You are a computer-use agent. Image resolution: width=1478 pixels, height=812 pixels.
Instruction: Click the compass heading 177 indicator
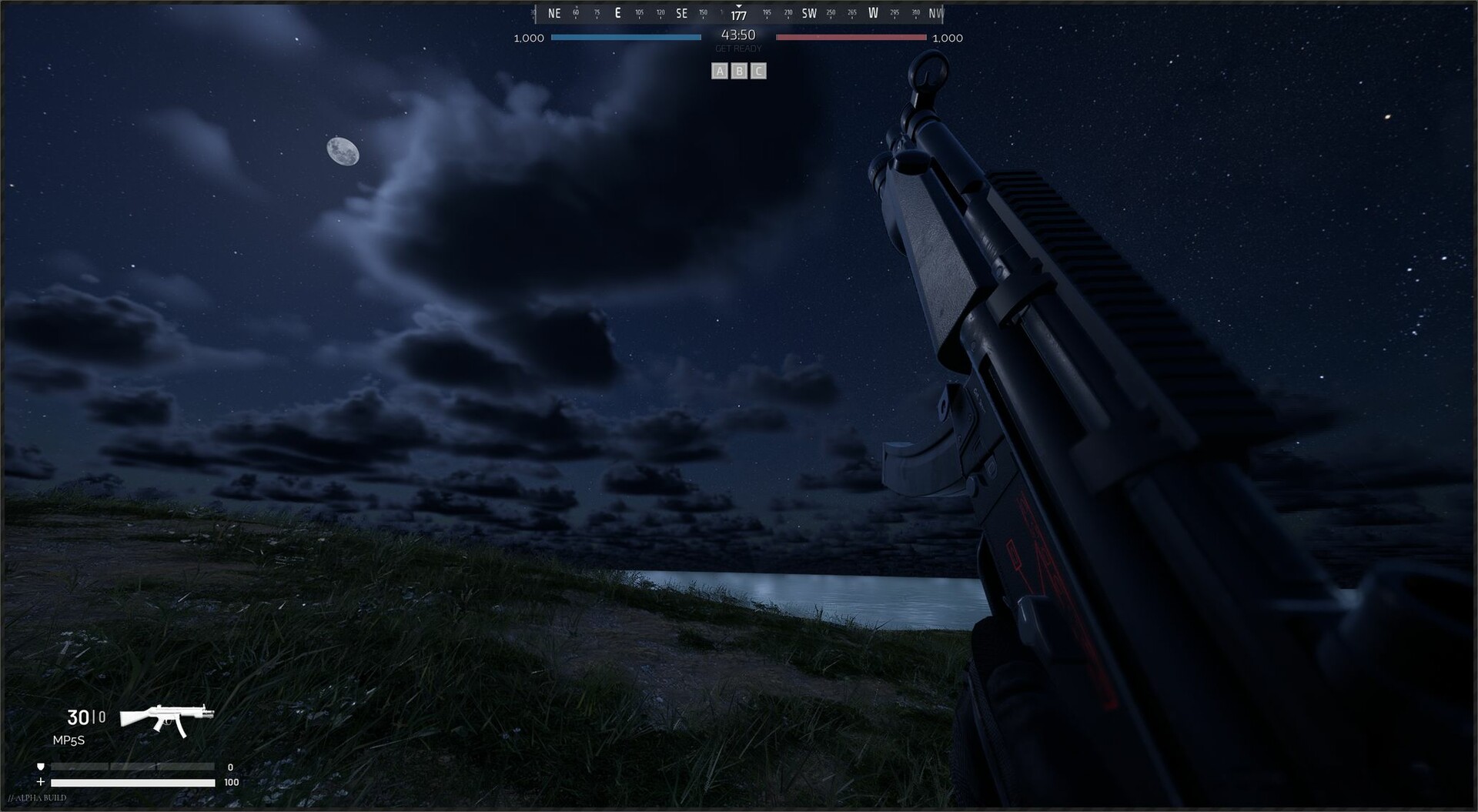(738, 15)
